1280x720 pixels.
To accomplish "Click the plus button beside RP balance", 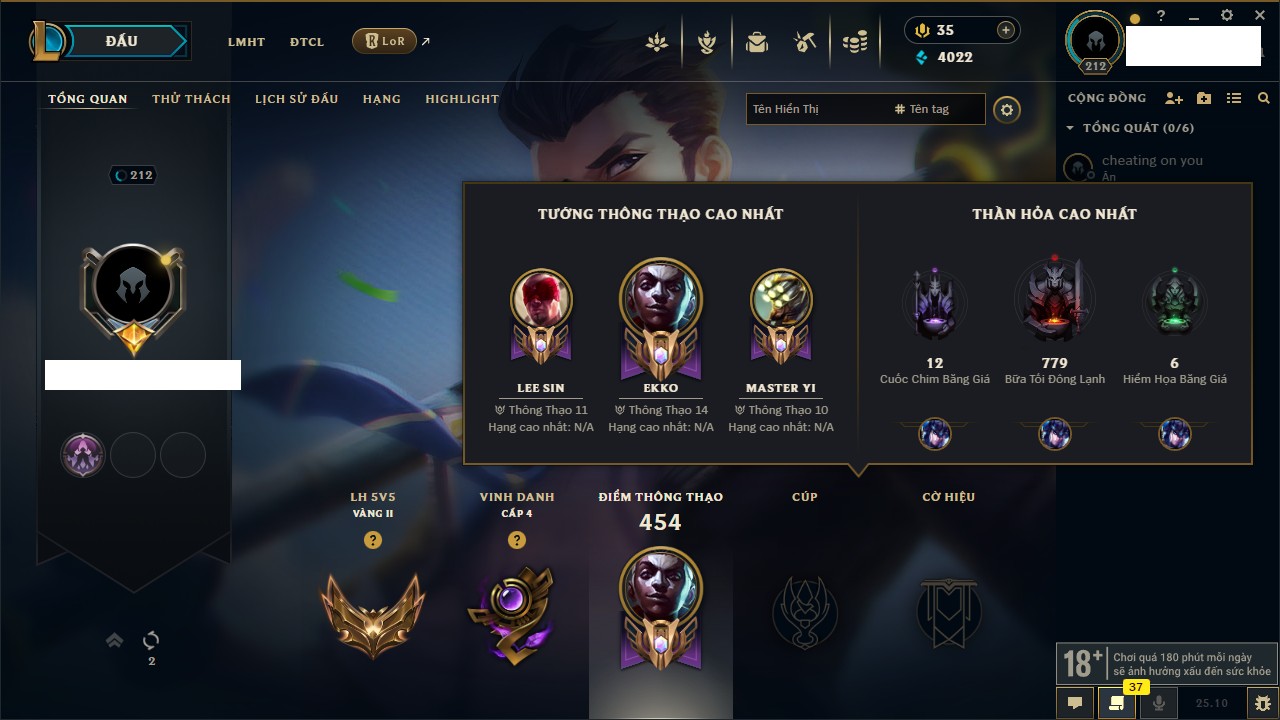I will pos(1006,30).
